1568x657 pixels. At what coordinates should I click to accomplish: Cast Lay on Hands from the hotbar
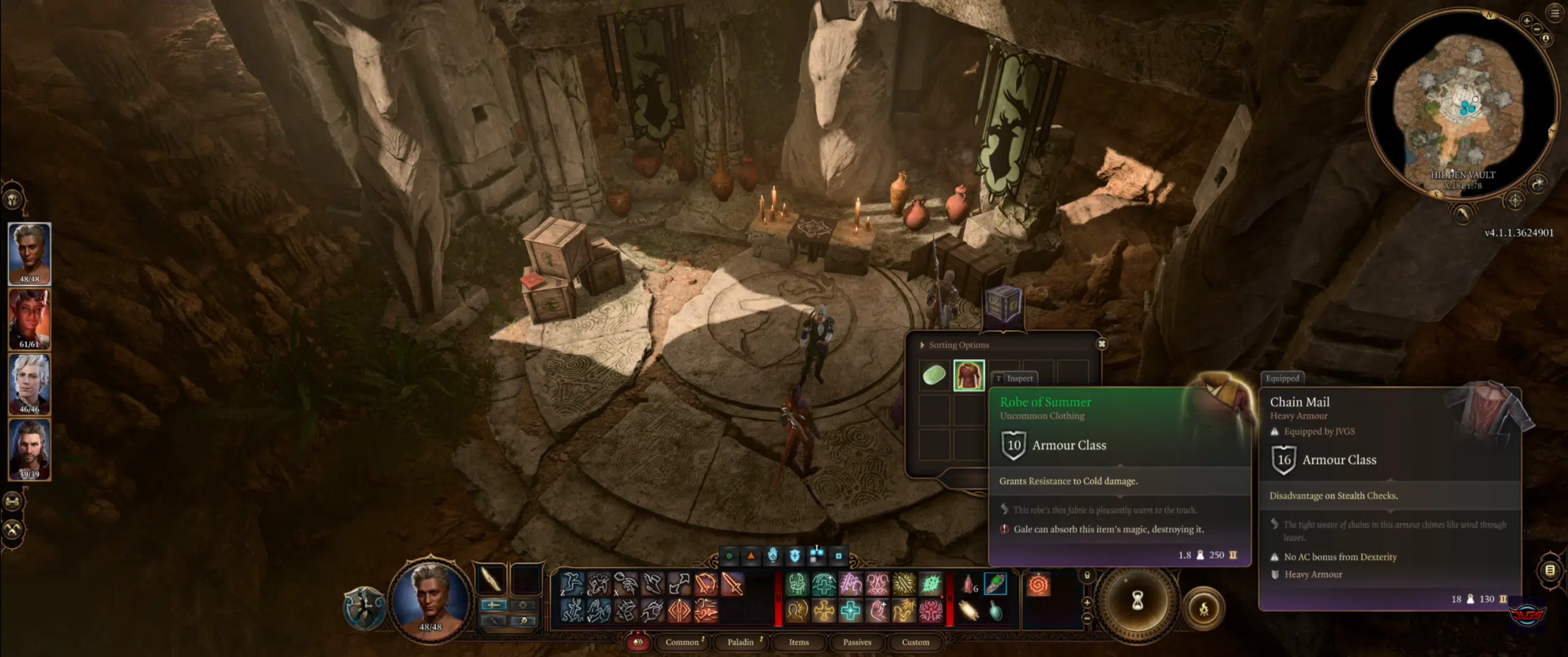coord(878,610)
